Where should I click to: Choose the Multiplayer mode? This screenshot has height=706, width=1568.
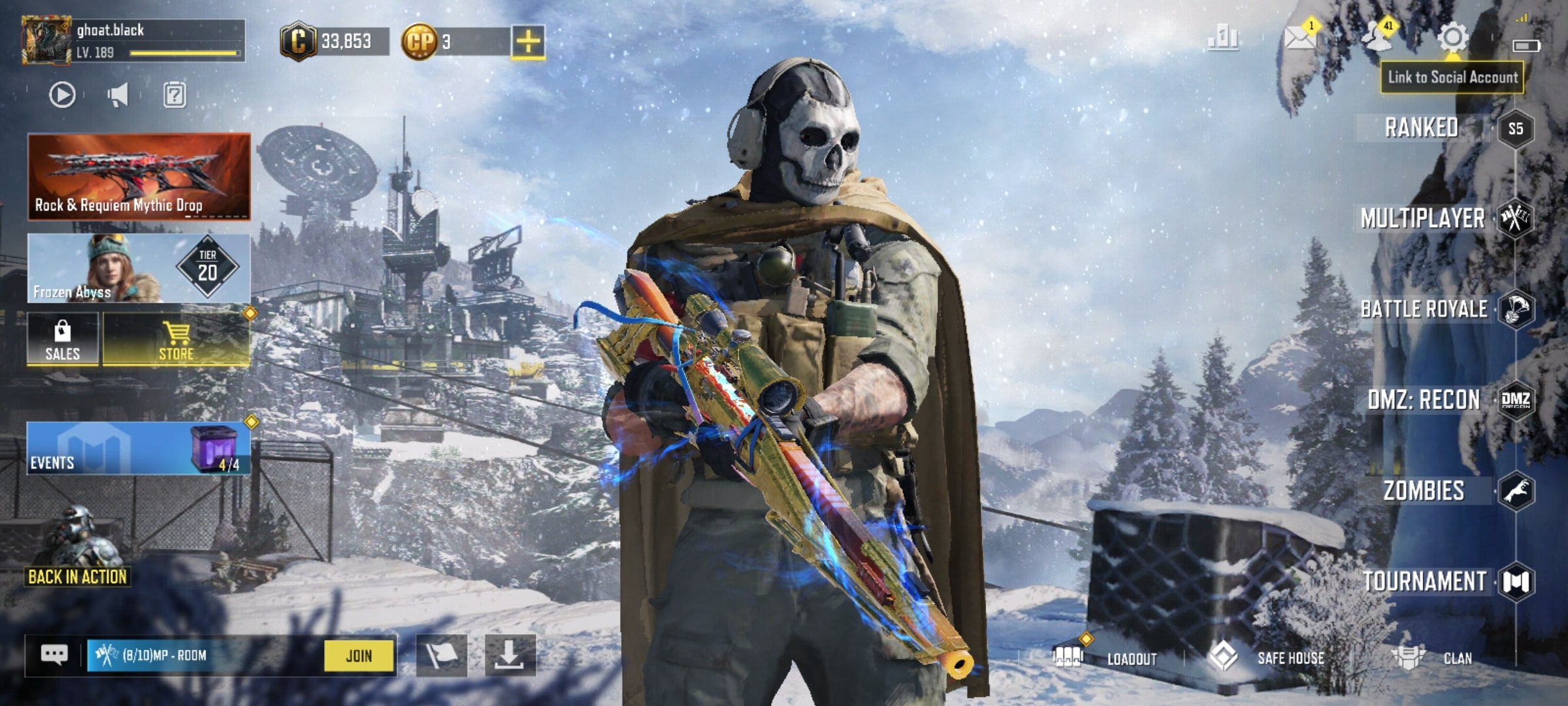1422,218
